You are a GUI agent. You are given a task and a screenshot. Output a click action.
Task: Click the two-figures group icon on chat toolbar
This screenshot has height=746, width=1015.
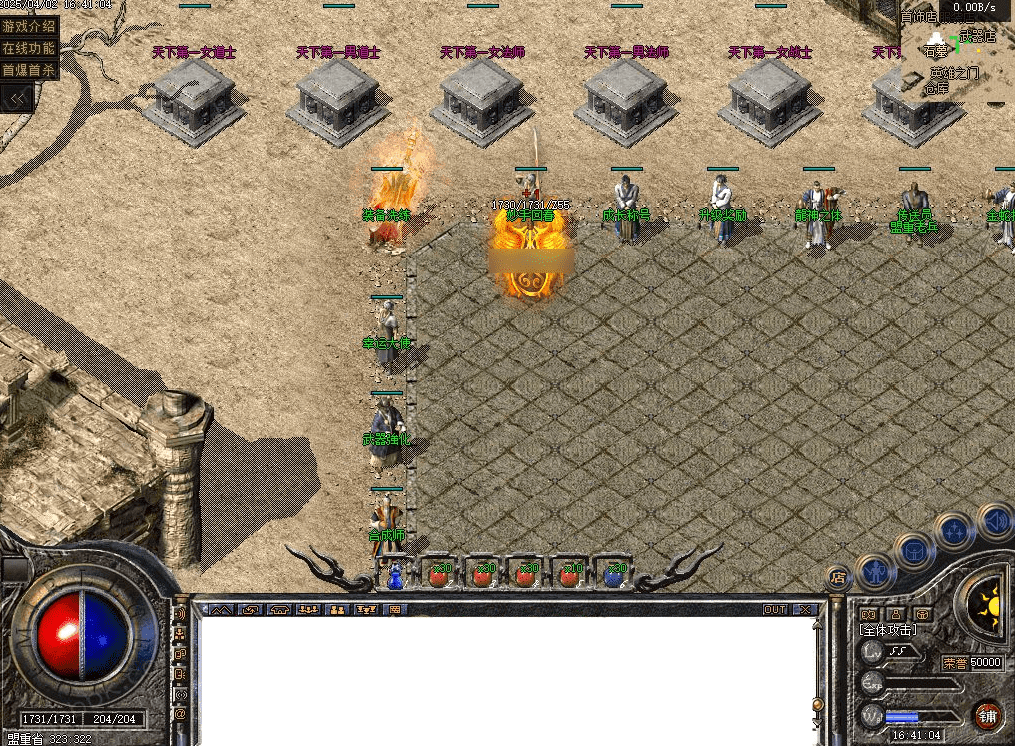[337, 609]
